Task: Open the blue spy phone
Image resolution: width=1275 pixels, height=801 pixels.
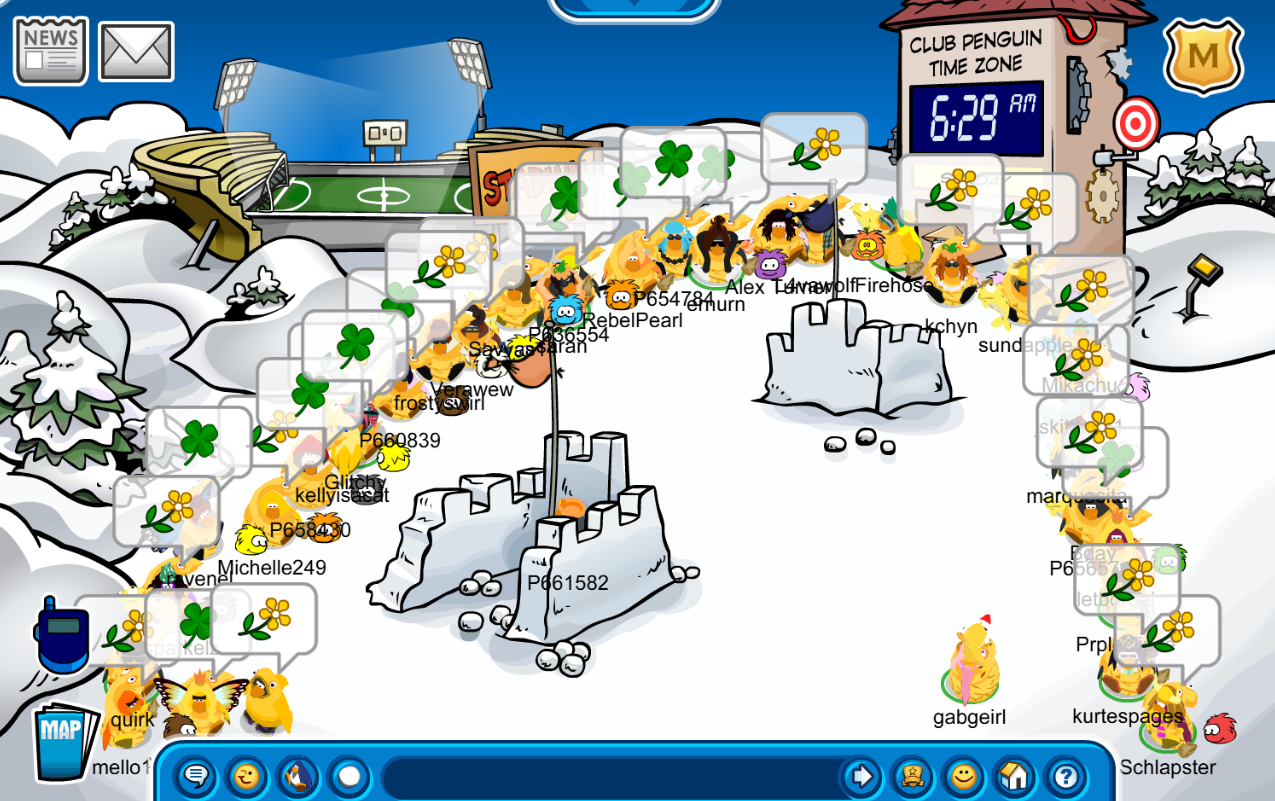Action: 61,636
